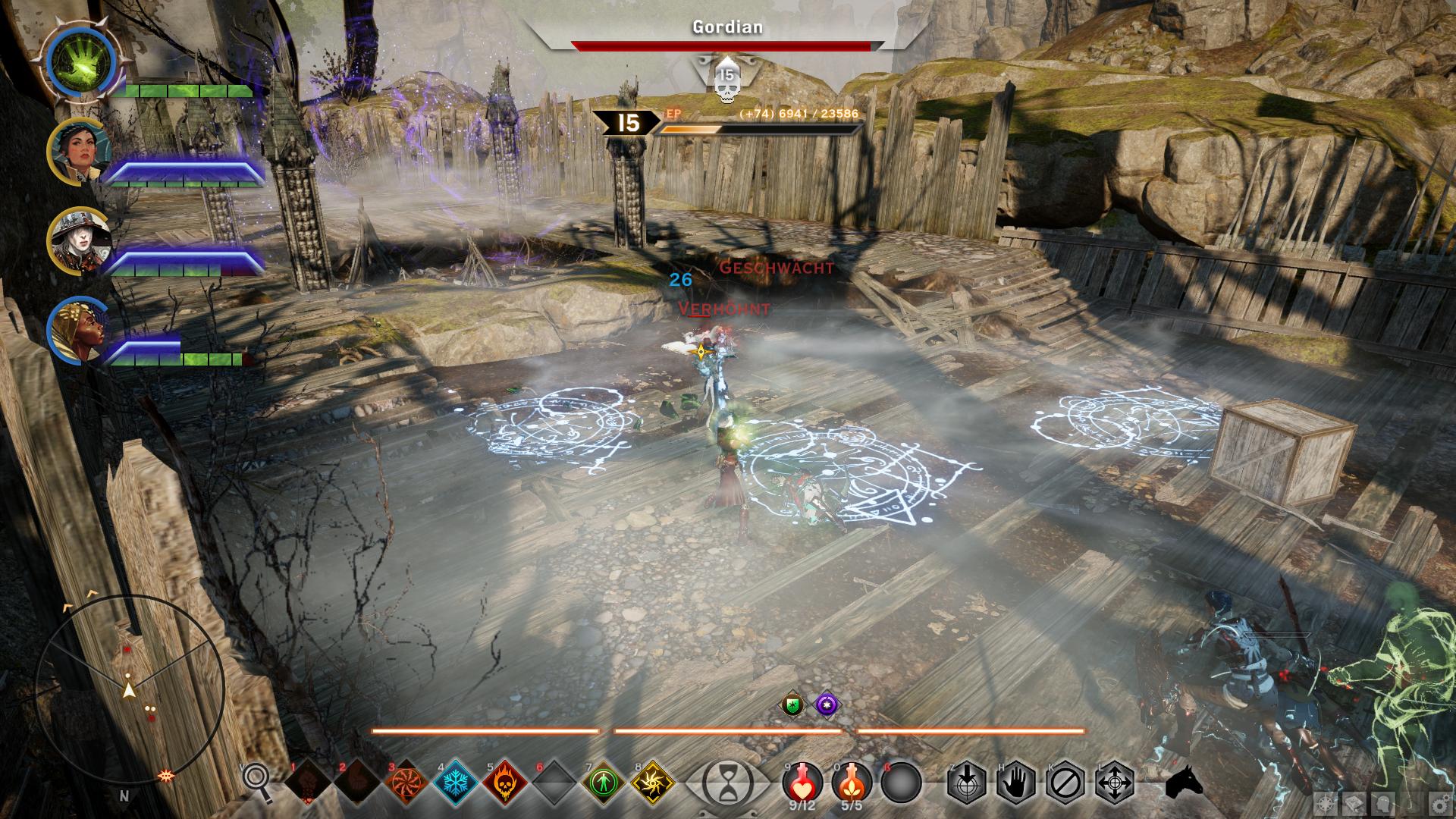Activate the blue snowflake ability
Screen dimensions: 1456x819
pos(457,781)
